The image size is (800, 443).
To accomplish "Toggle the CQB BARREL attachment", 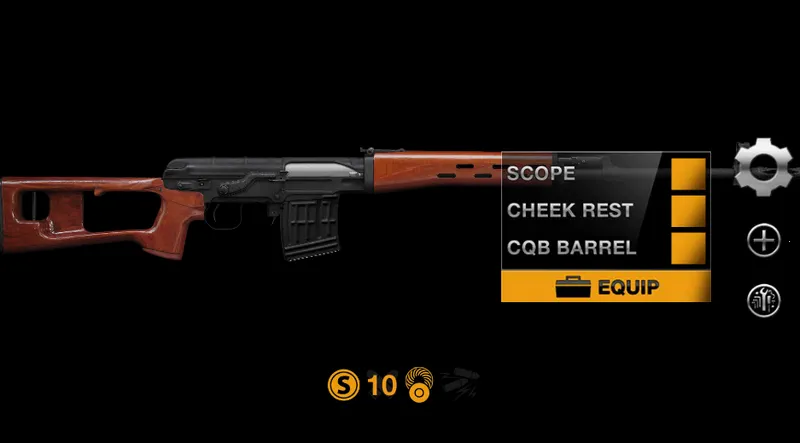I will [x=688, y=247].
